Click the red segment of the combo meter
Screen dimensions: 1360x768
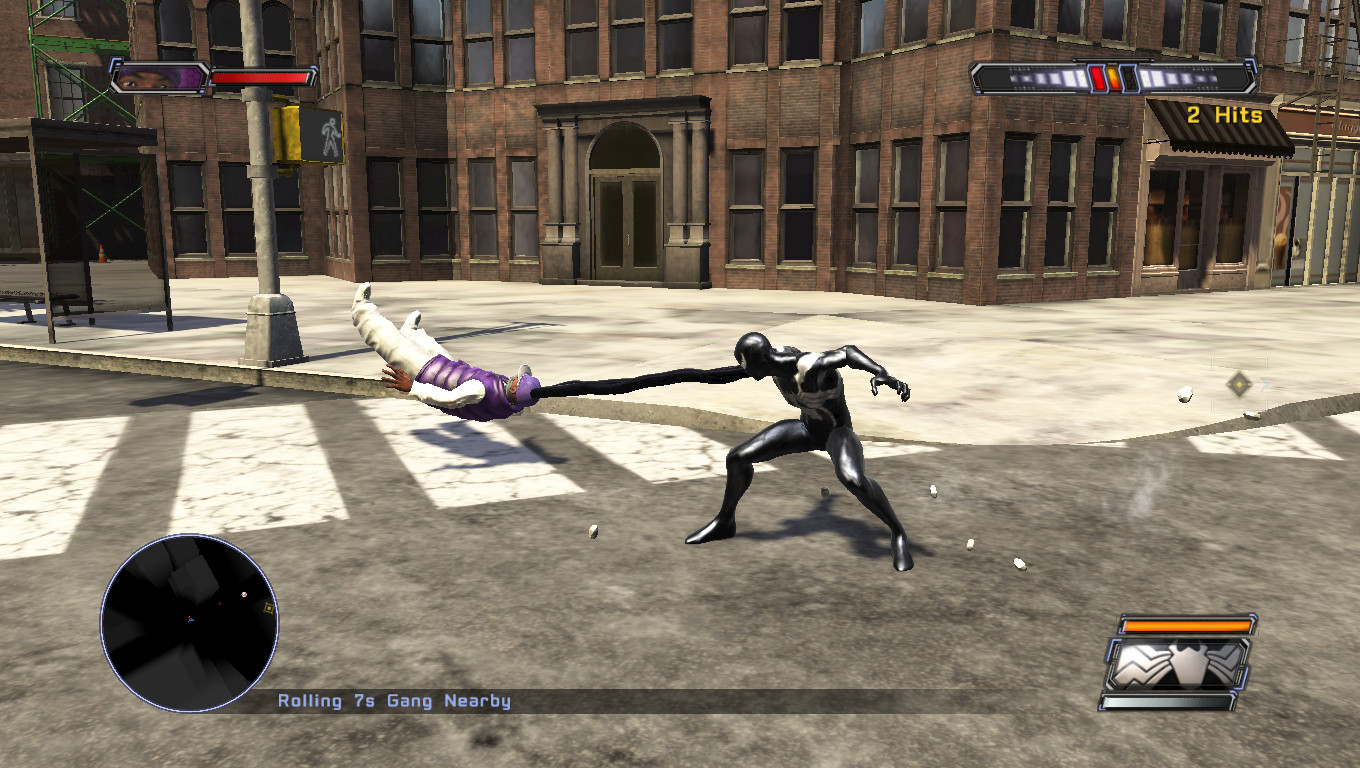click(1098, 76)
